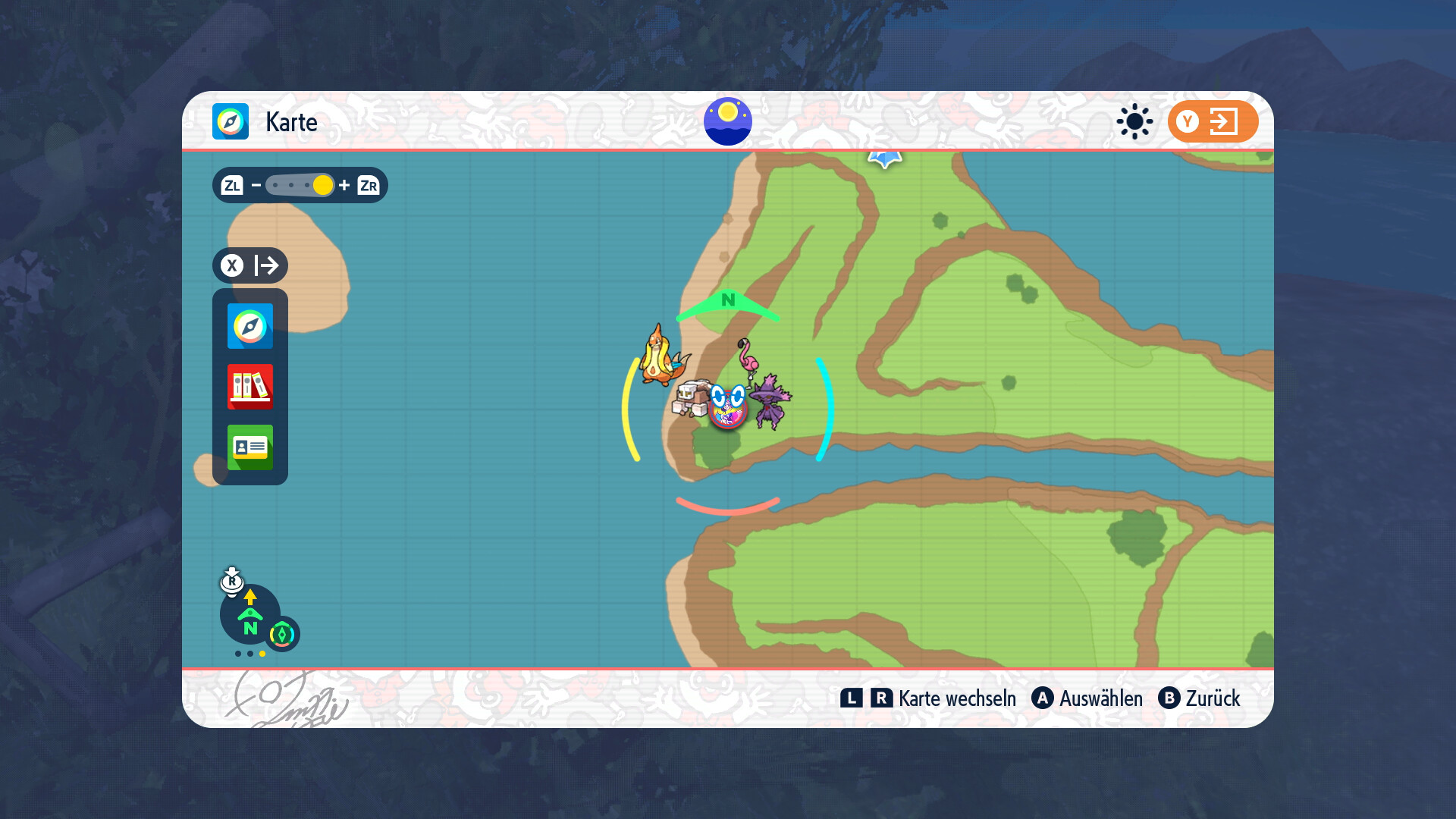Open the Pokédex bookshelf app

(x=250, y=387)
